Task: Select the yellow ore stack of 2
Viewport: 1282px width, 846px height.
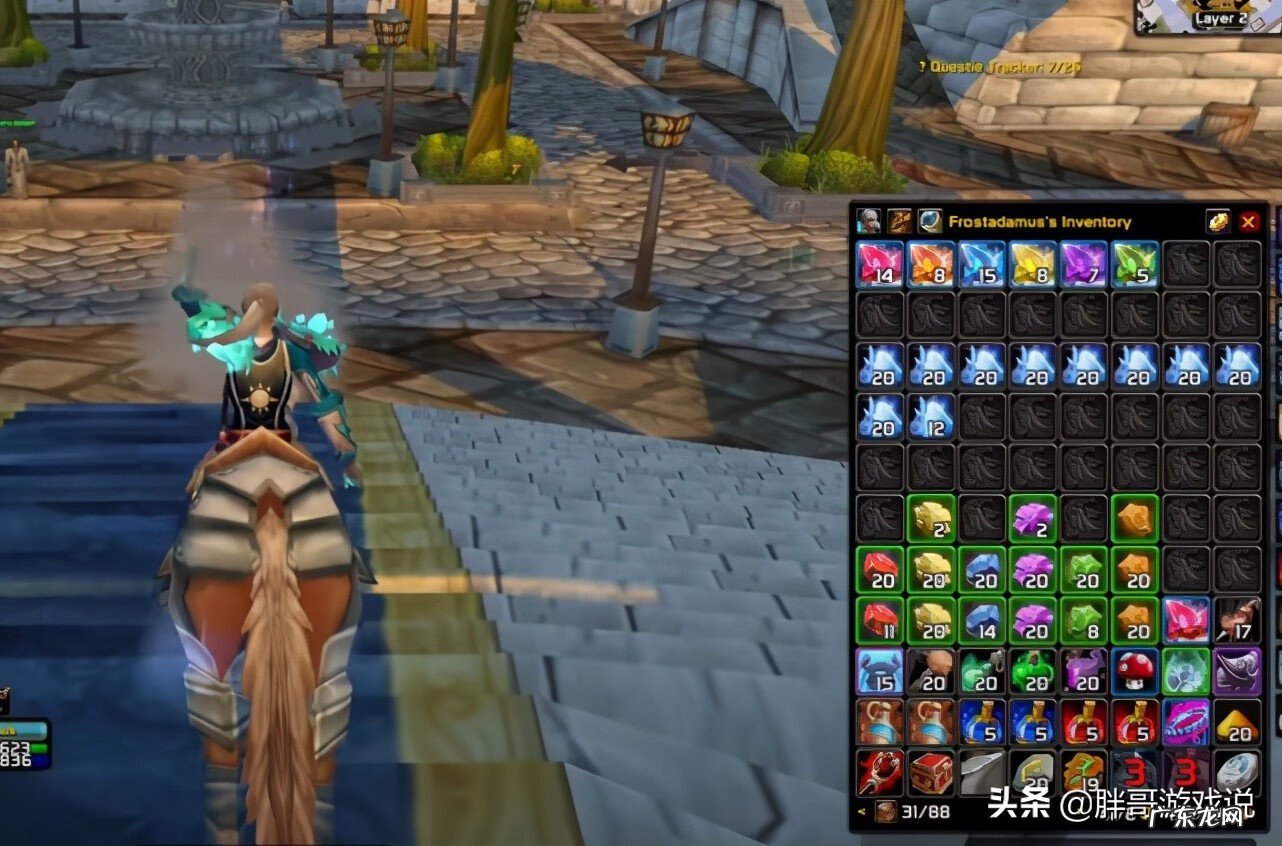Action: click(932, 519)
